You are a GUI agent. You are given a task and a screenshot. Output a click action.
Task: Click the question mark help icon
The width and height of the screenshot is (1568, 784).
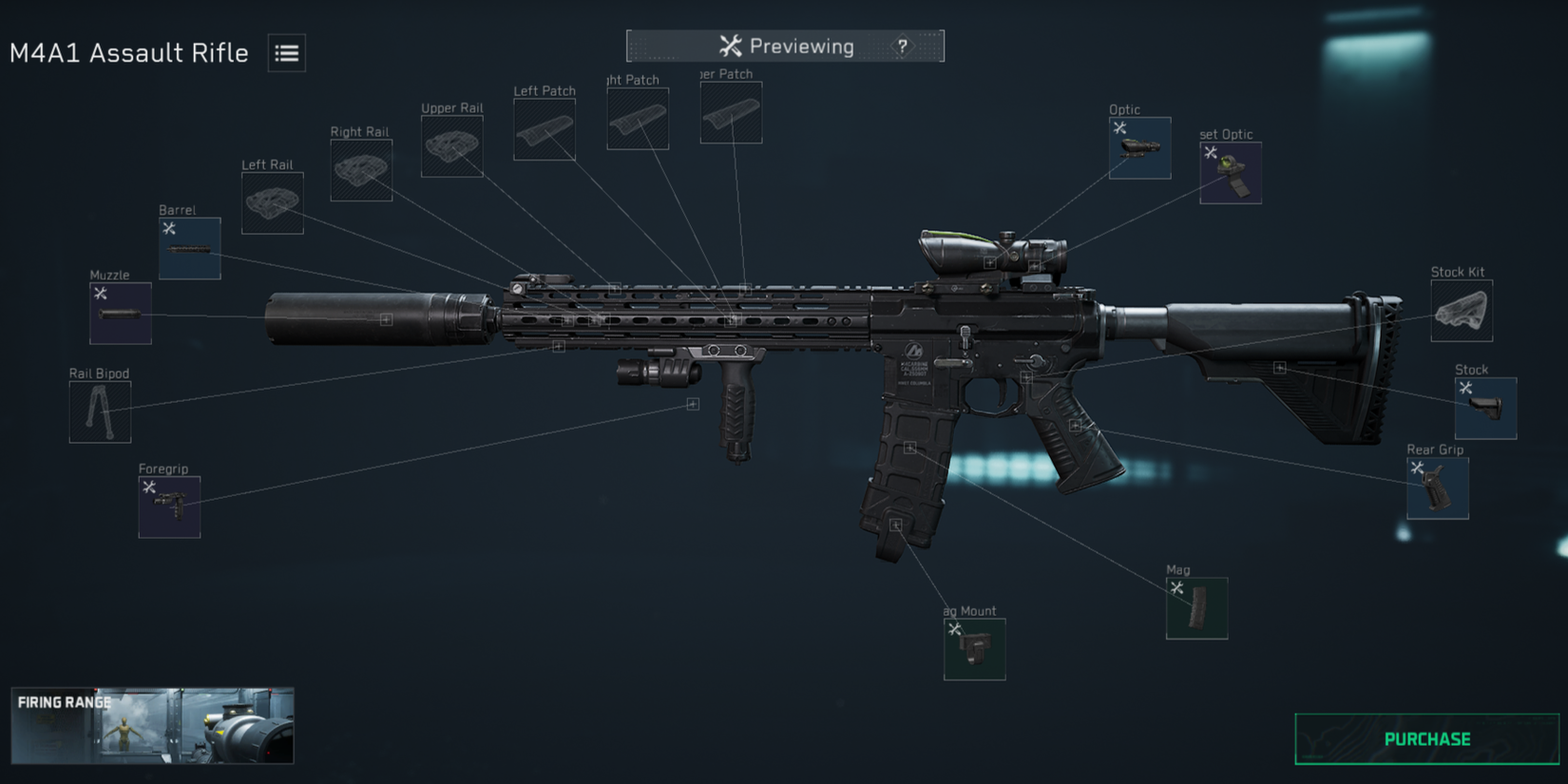[x=900, y=45]
